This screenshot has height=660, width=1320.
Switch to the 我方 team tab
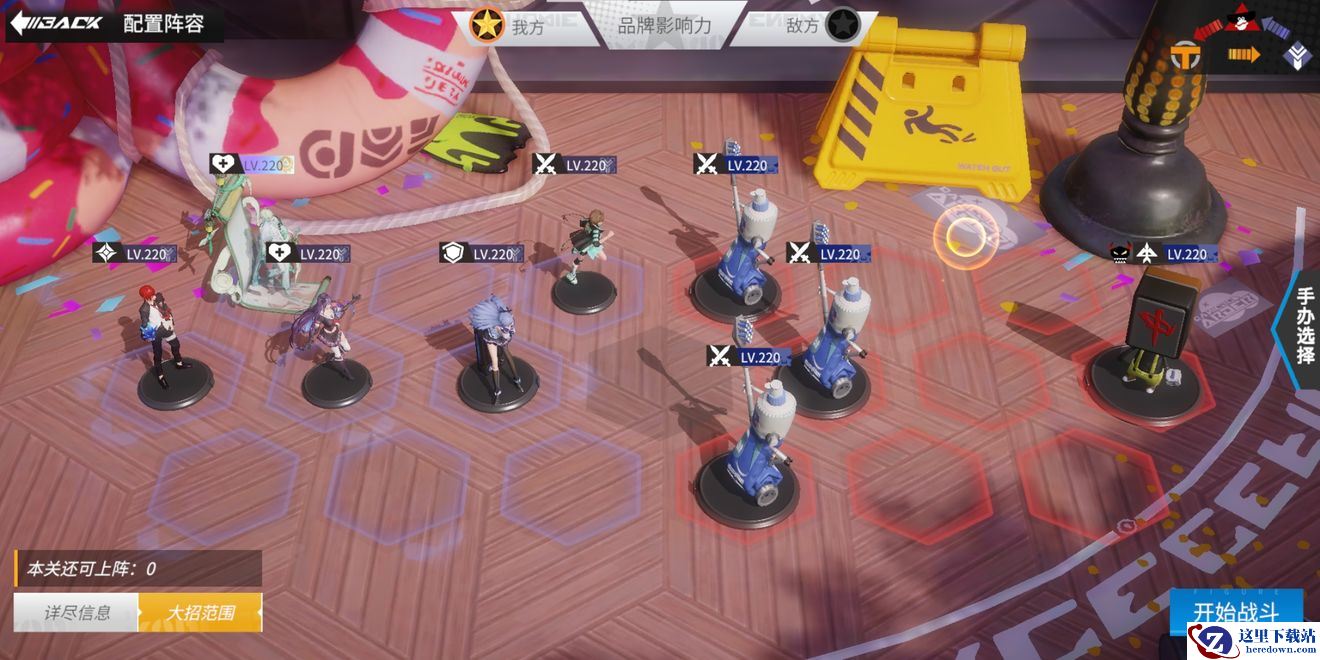click(512, 26)
